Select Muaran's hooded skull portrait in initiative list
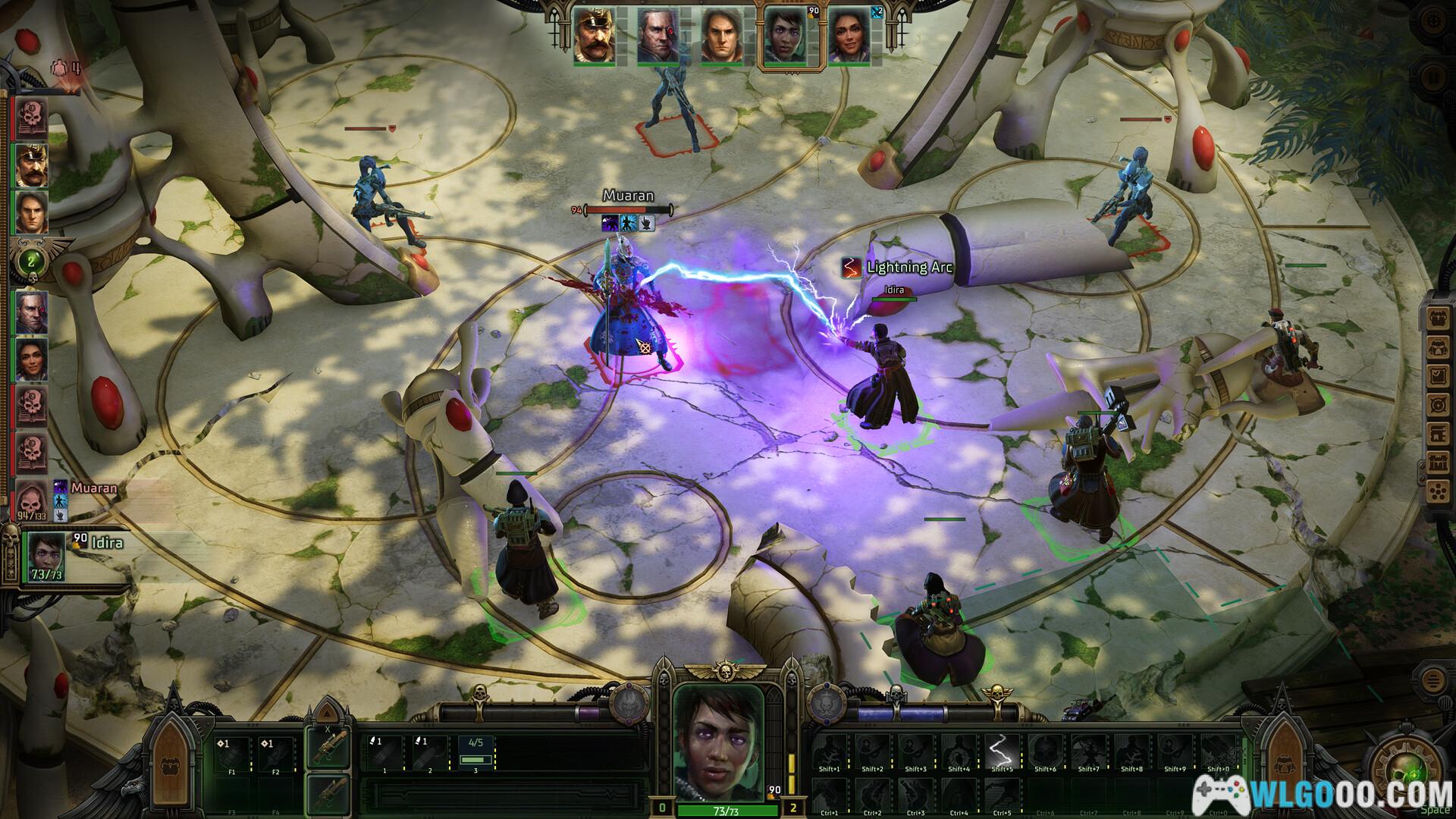The image size is (1456, 819). 32,497
